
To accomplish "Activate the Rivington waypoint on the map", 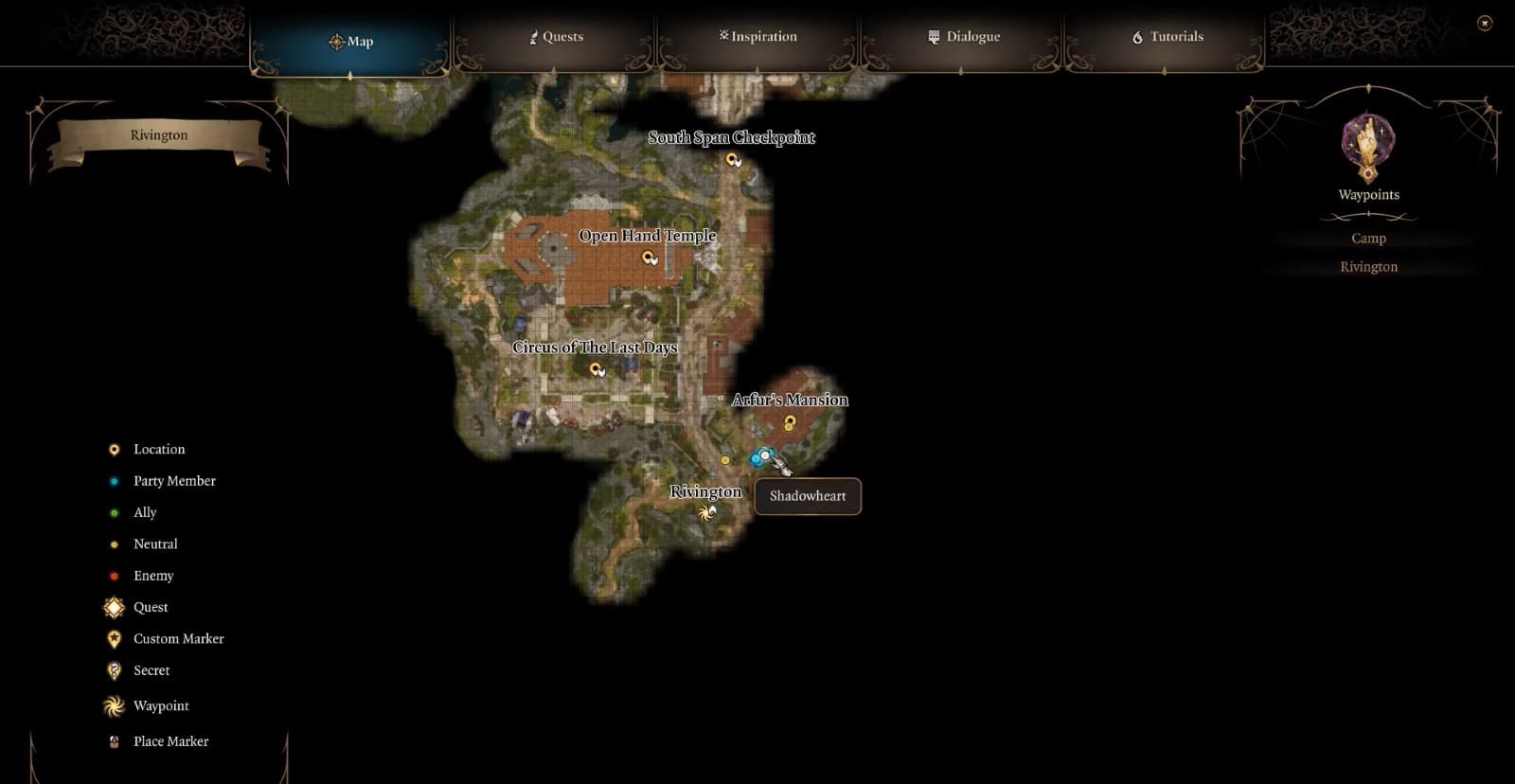I will tap(705, 513).
